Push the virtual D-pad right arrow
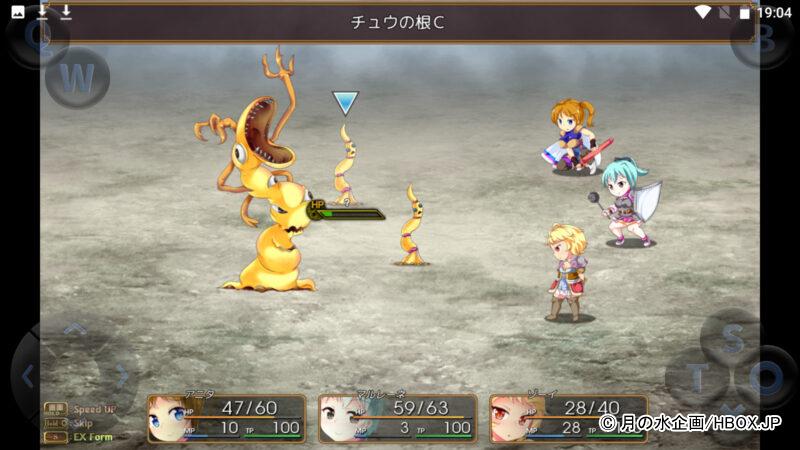This screenshot has height=450, width=800. (122, 376)
